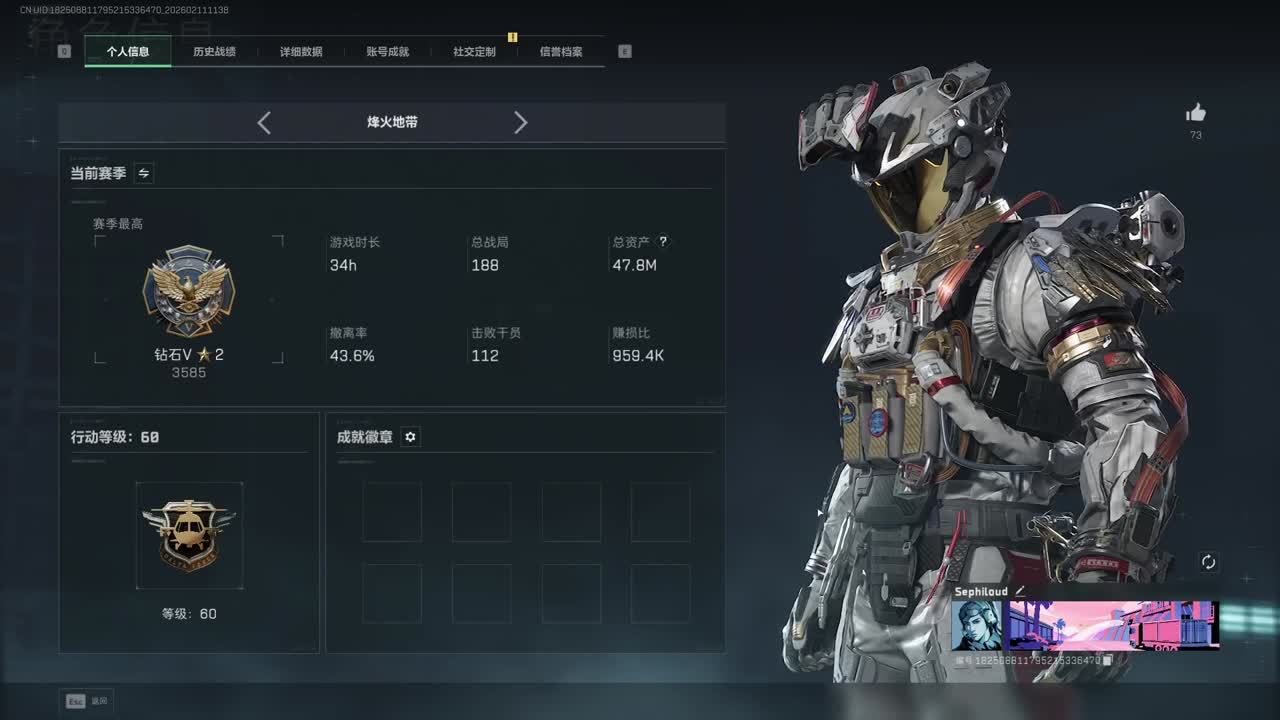Click the 返回 back button
1280x720 pixels.
click(x=88, y=701)
